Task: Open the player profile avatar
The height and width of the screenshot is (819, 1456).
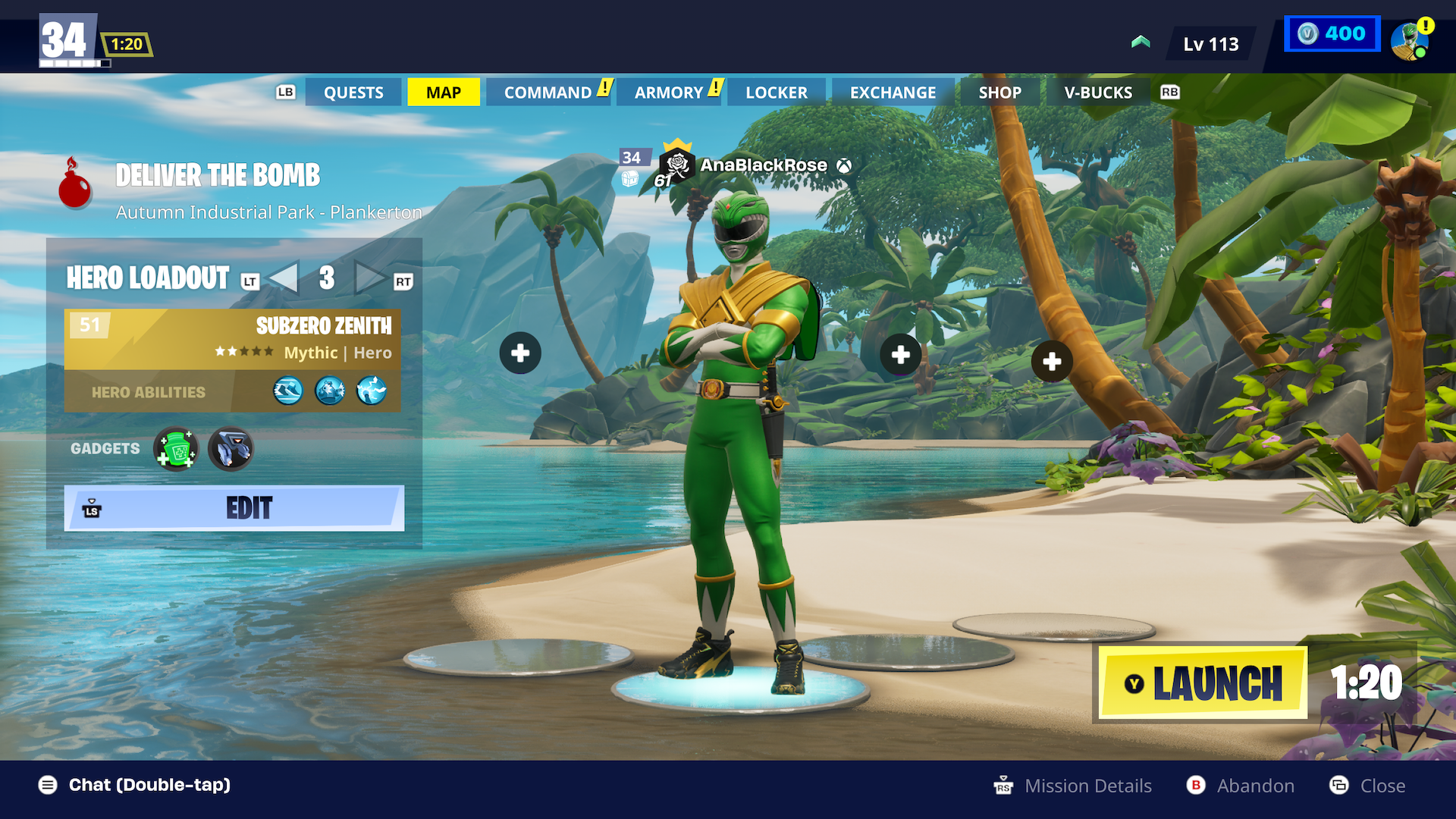Action: tap(1409, 41)
